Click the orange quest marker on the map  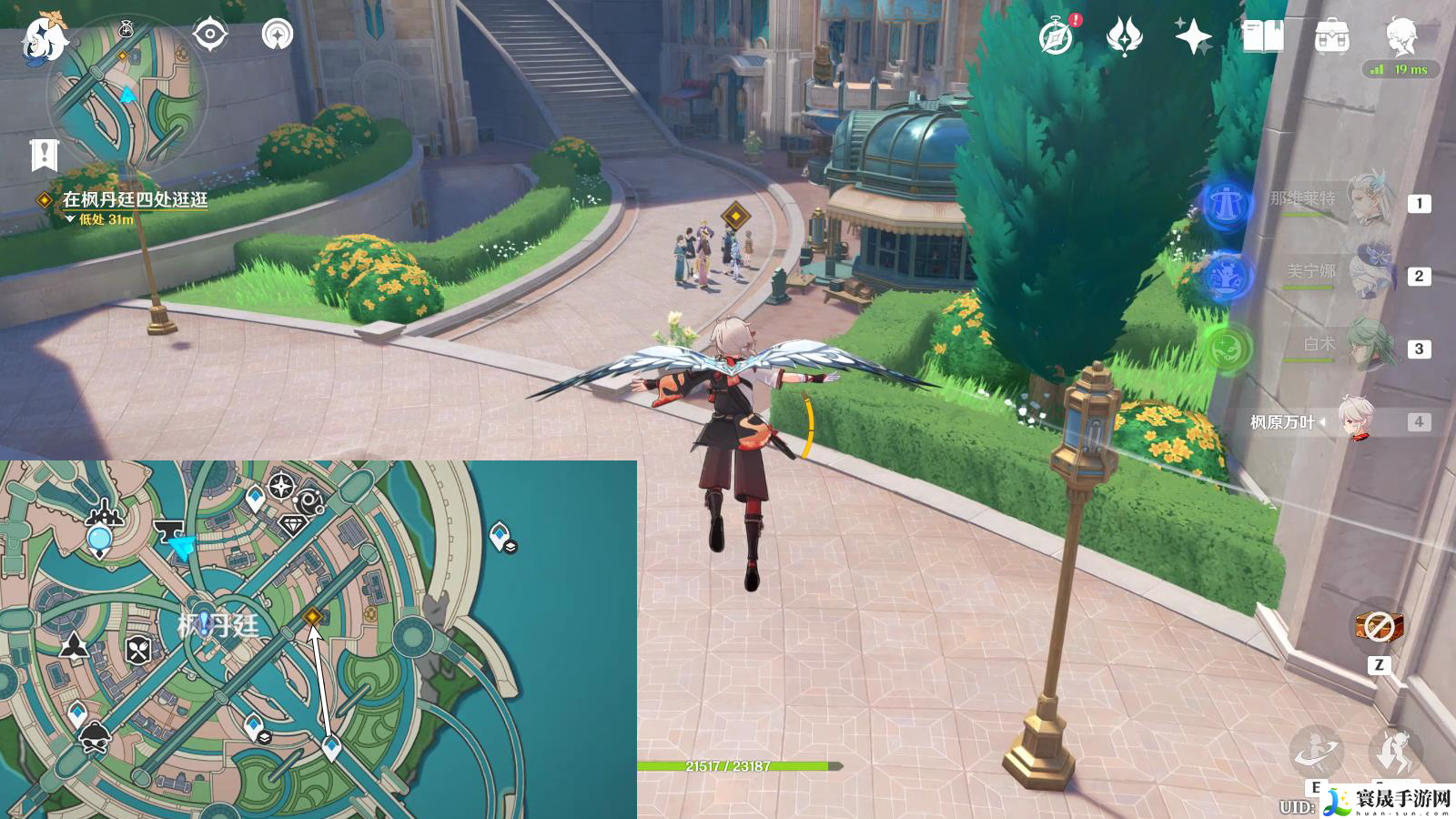pyautogui.click(x=313, y=617)
